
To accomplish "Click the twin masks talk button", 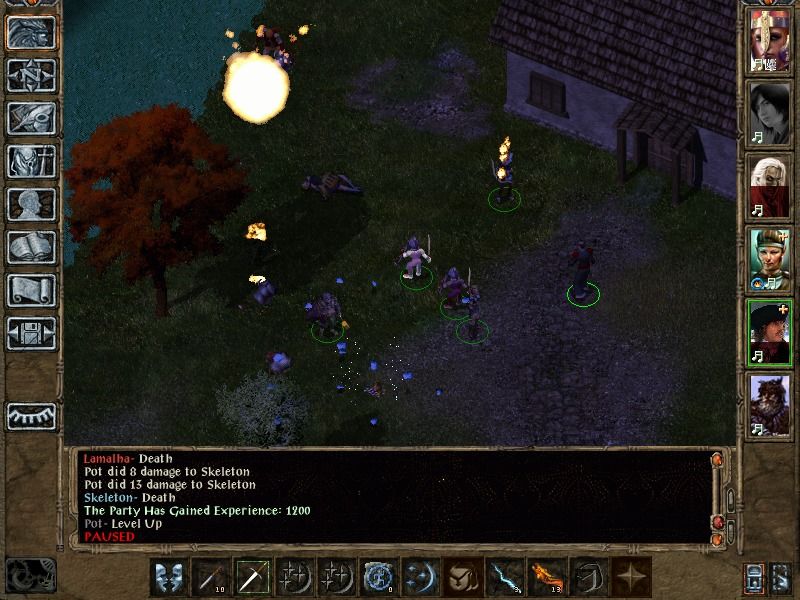I will pos(168,578).
